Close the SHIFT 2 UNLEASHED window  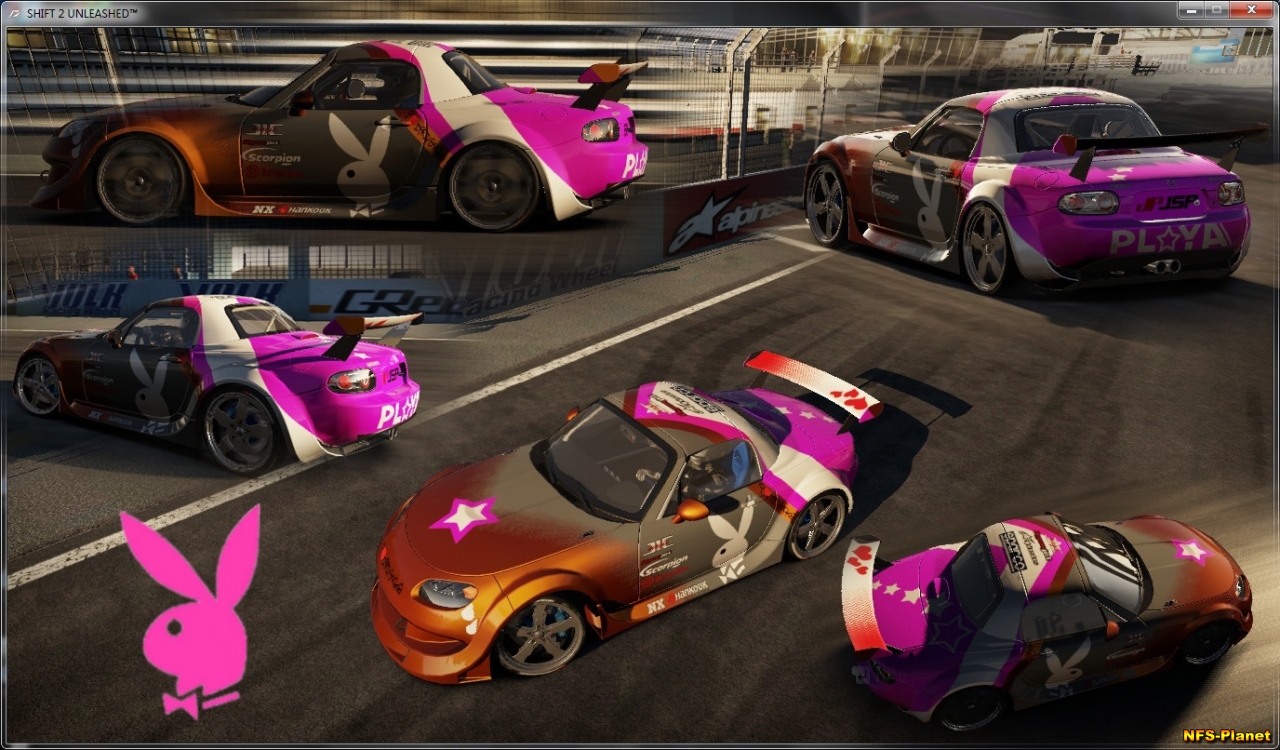(1251, 10)
